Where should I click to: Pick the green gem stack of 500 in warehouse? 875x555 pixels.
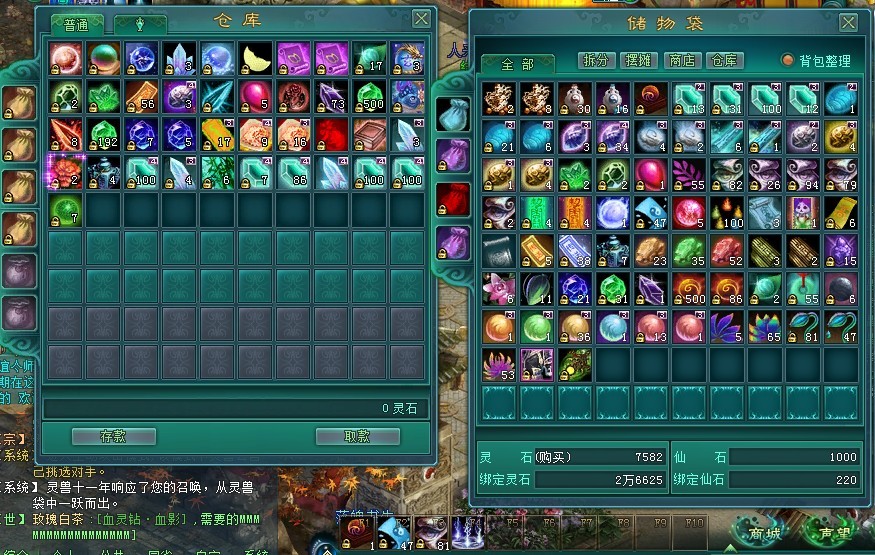pos(370,97)
